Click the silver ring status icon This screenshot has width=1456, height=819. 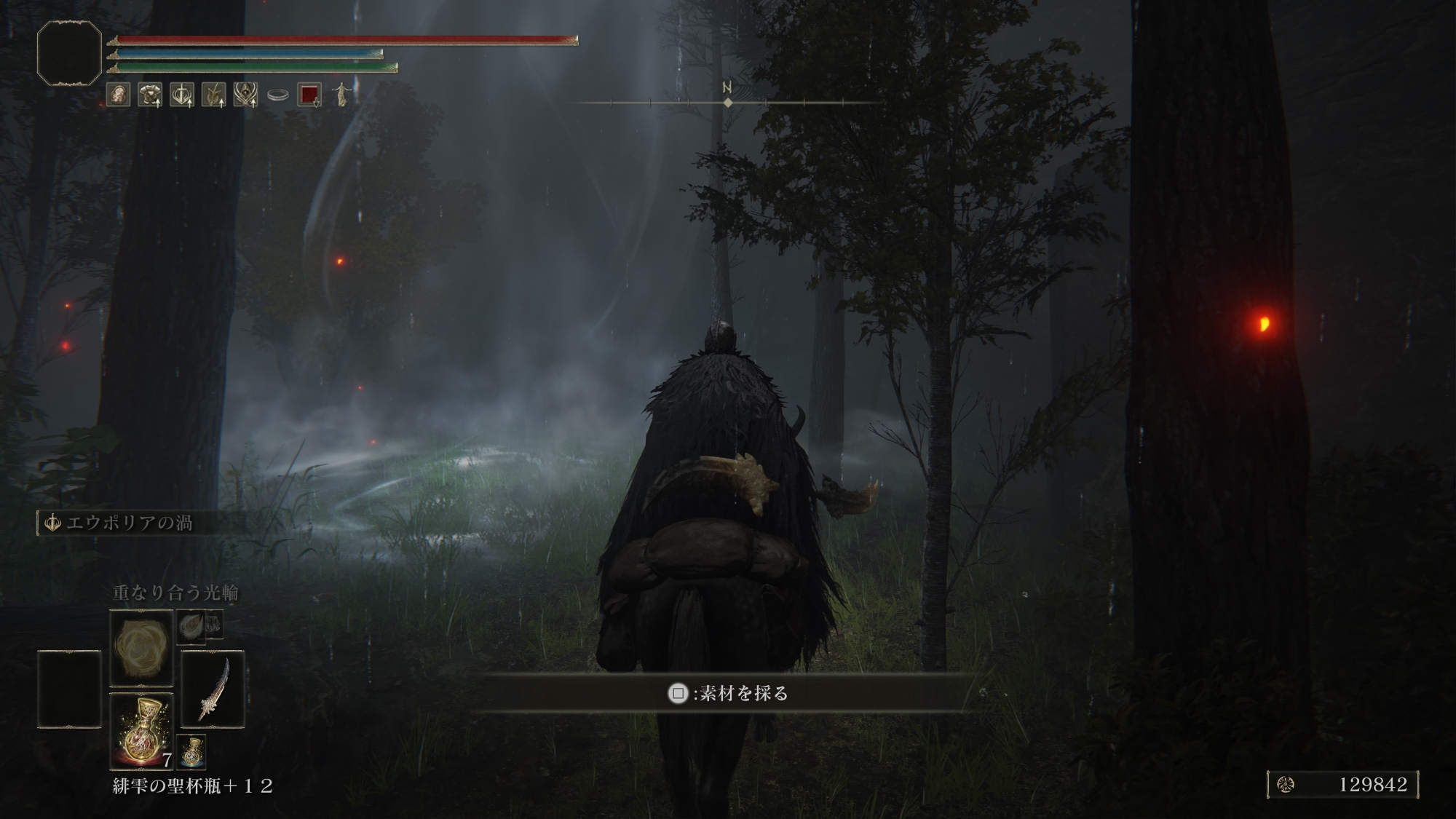277,95
